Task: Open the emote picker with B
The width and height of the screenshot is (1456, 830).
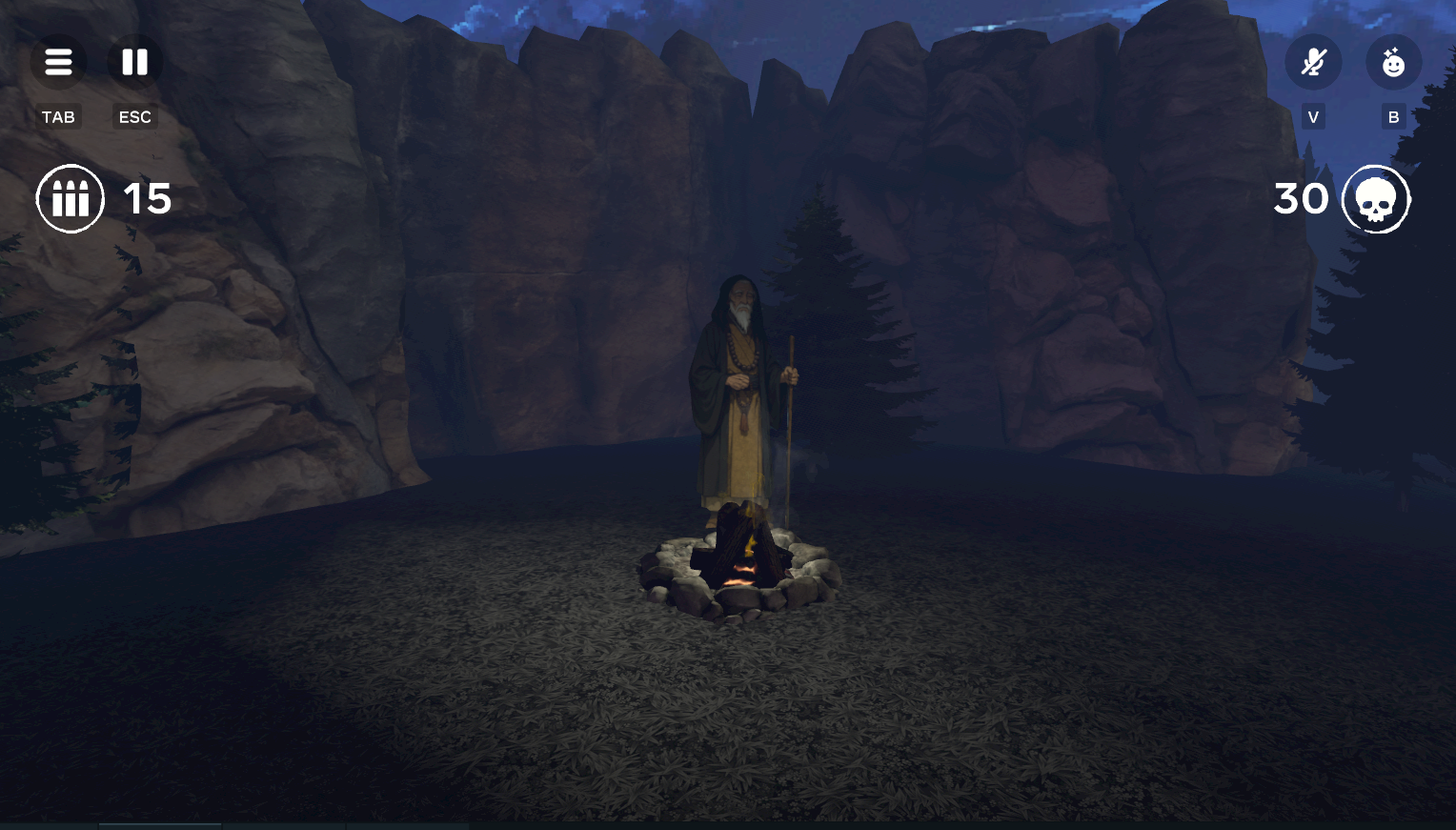Action: (1393, 61)
